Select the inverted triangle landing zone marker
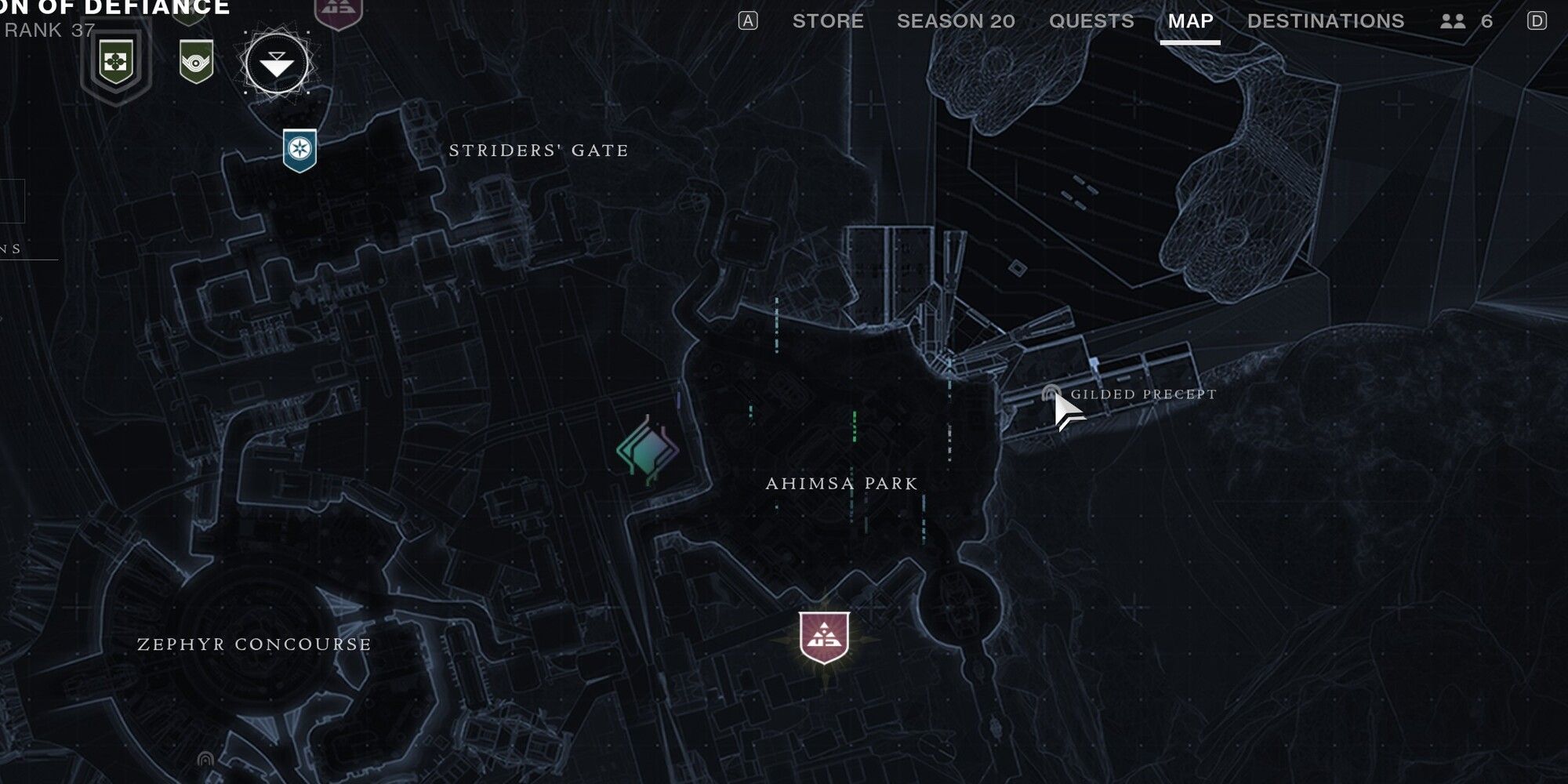Viewport: 1568px width, 784px height. [277, 64]
